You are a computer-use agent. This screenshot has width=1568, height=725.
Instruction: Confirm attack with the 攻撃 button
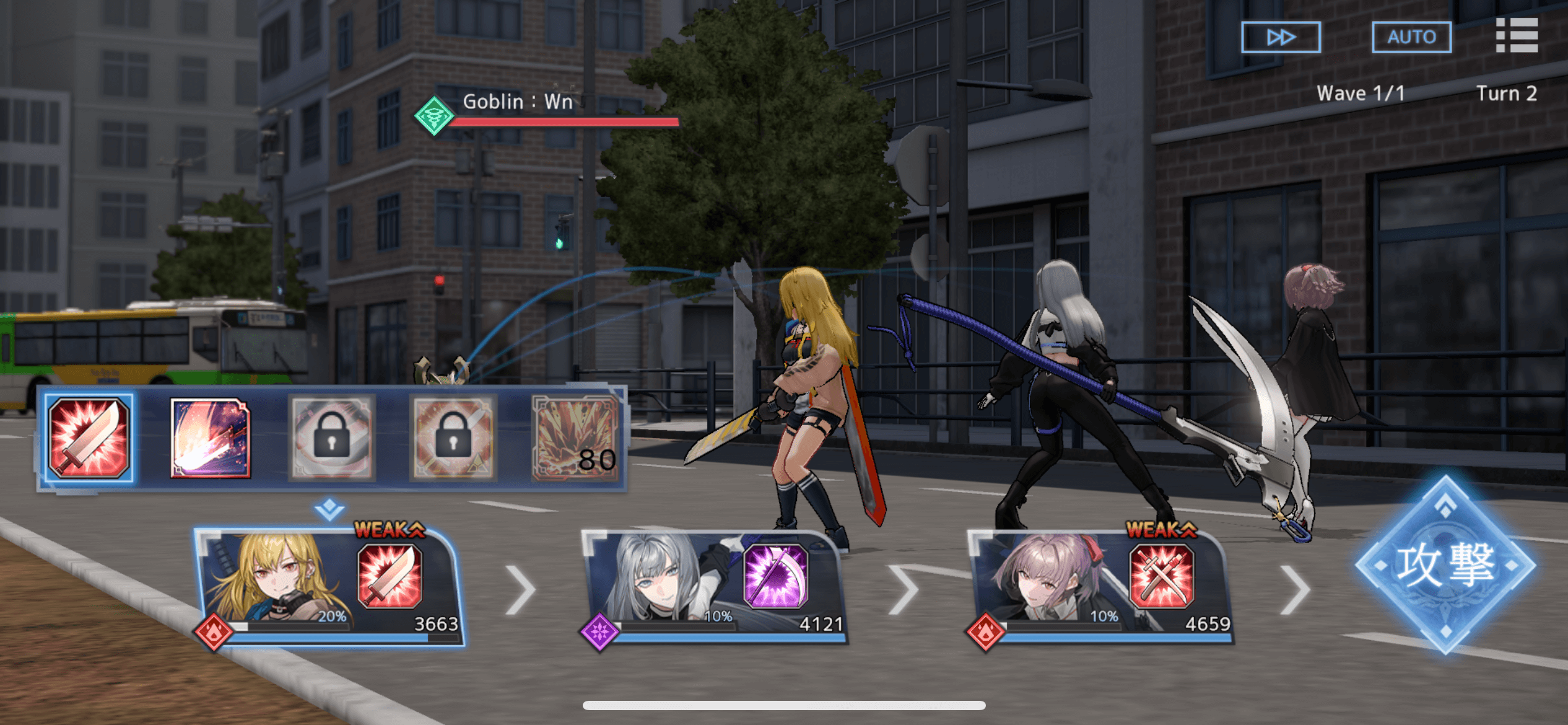pyautogui.click(x=1445, y=565)
